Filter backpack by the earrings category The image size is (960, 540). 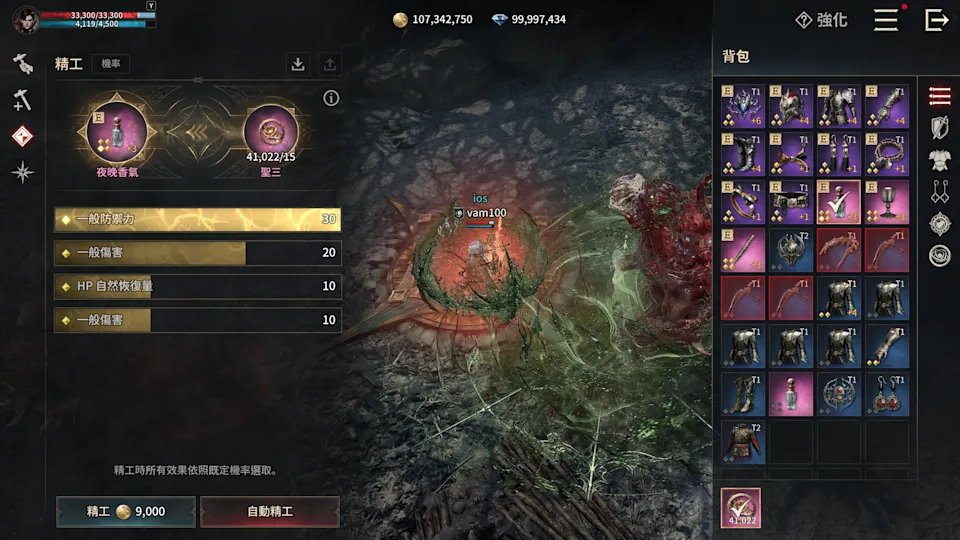click(939, 192)
